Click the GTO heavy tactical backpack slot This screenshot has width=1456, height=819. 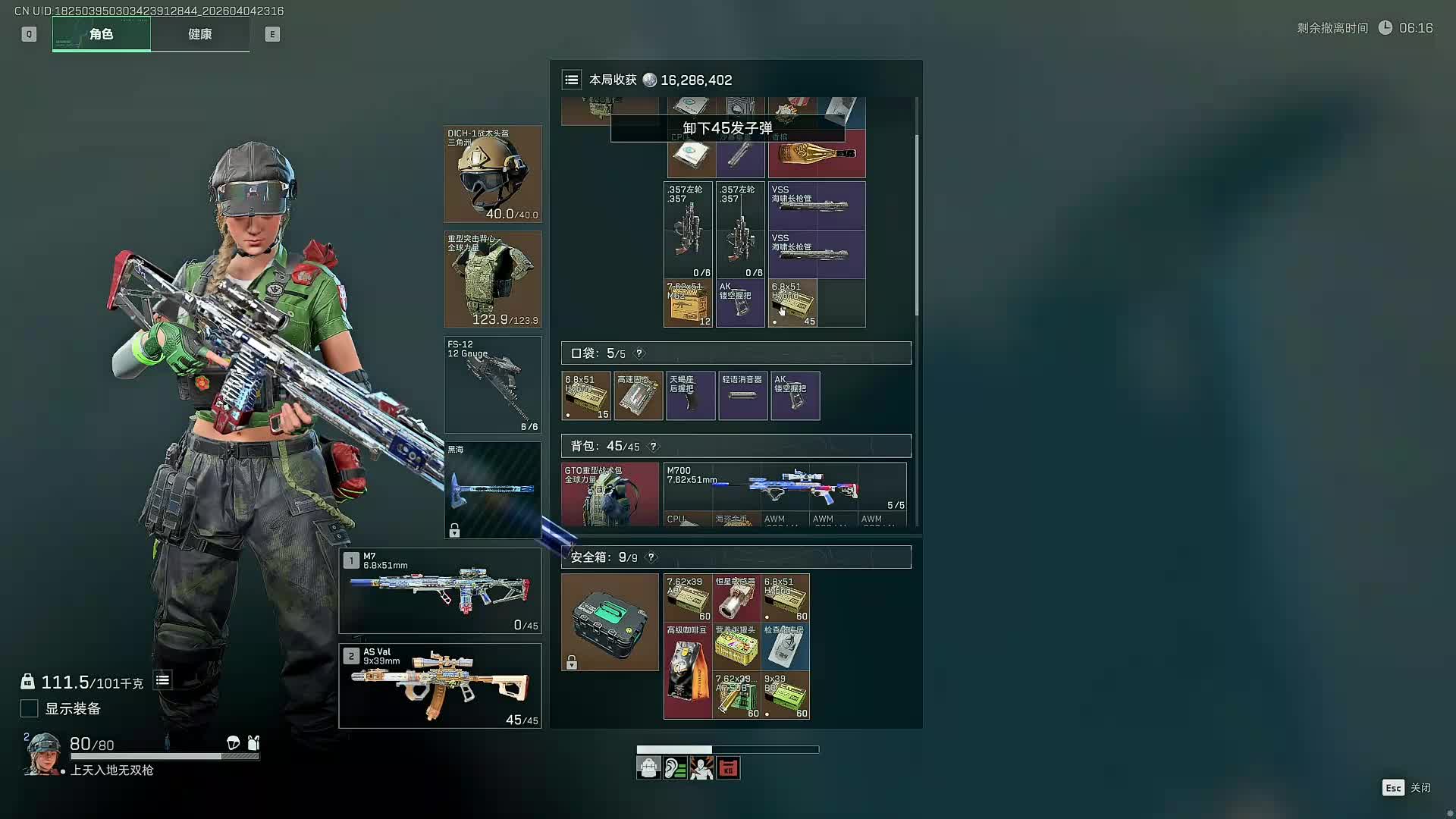pos(610,494)
